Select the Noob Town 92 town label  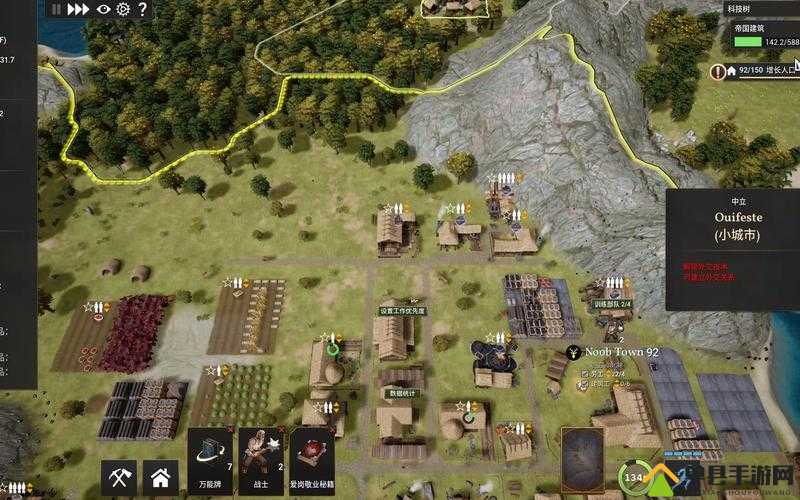[620, 352]
